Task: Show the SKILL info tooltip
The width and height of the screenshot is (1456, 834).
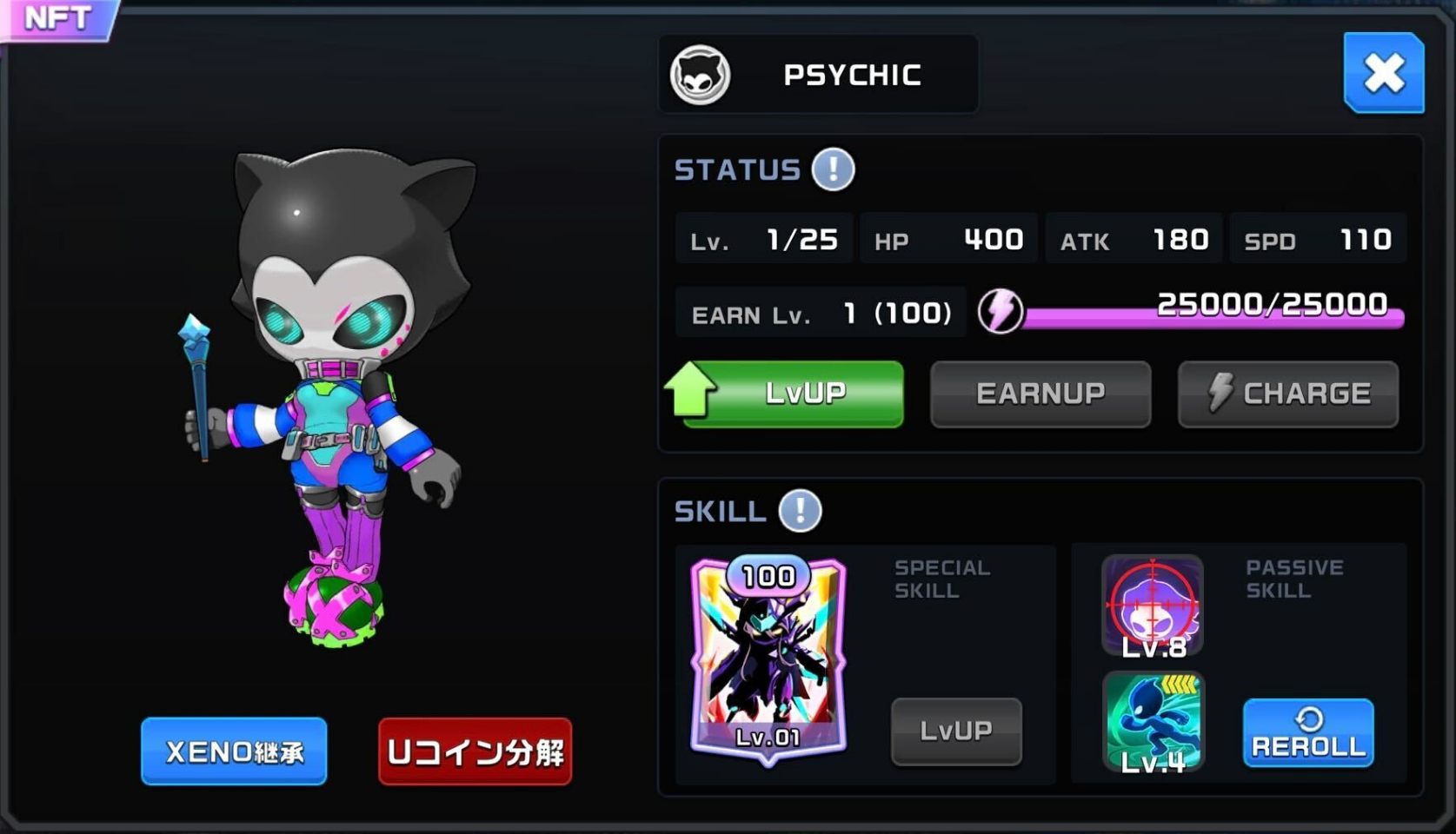Action: pos(800,511)
